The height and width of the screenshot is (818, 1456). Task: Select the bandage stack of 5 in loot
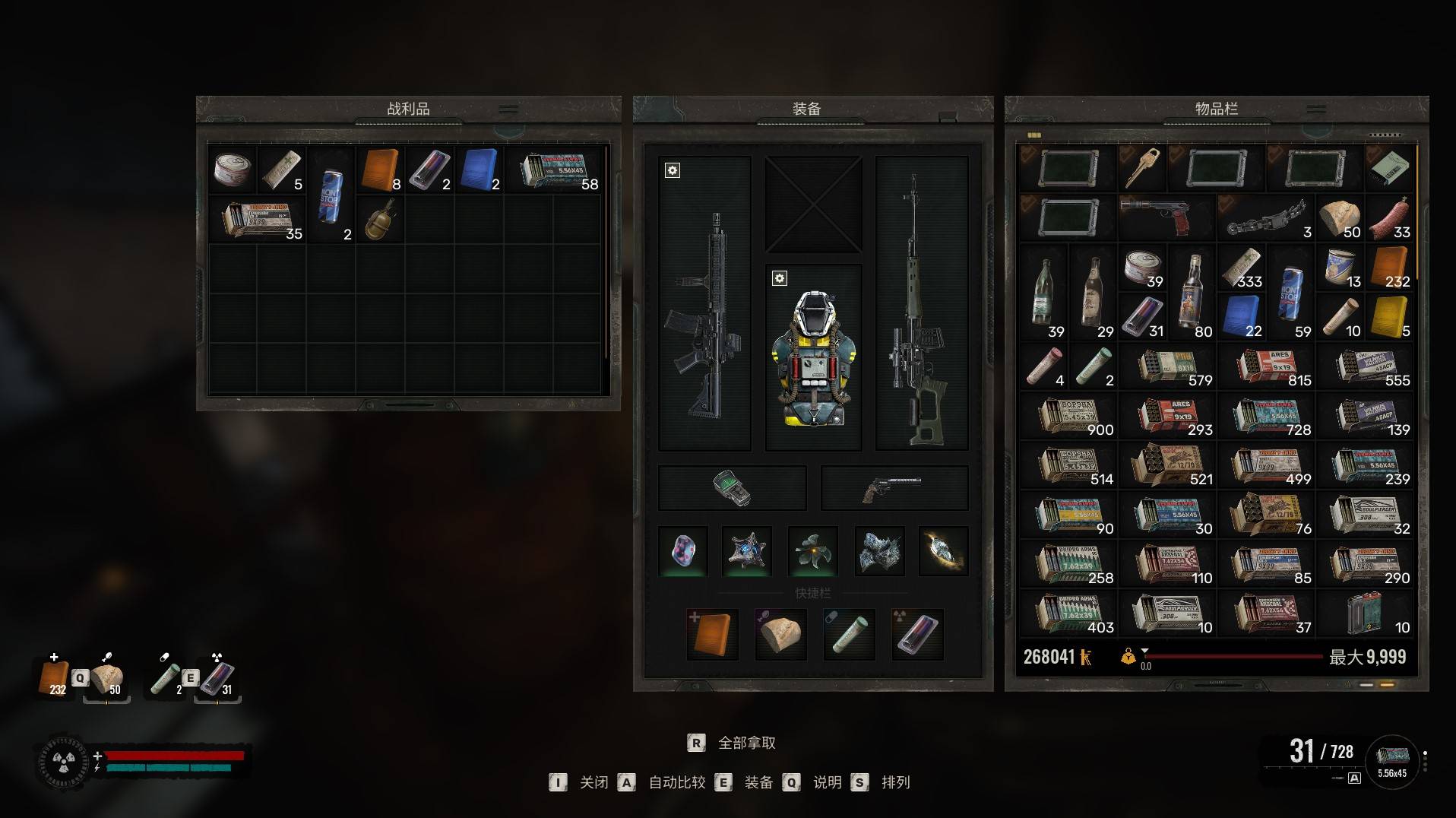click(x=281, y=170)
